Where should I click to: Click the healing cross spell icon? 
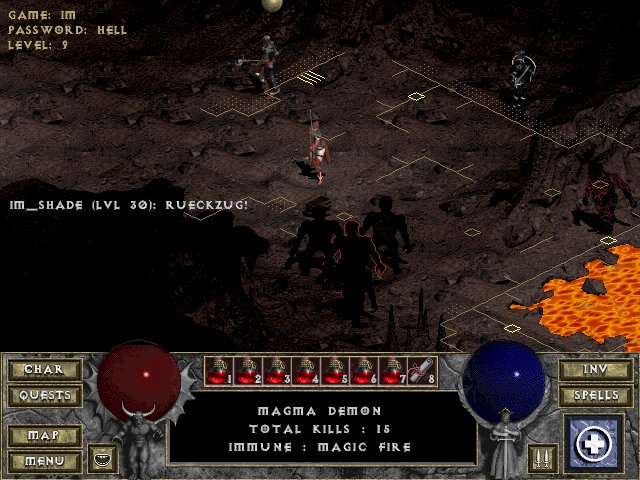596,444
